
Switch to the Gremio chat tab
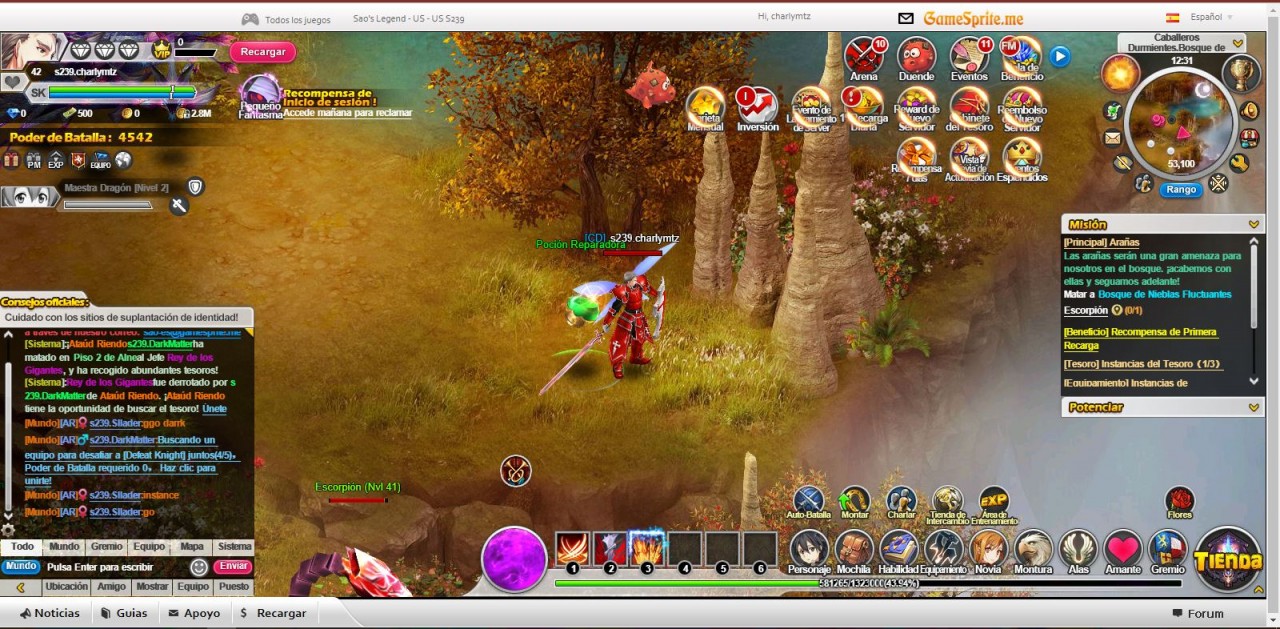pyautogui.click(x=106, y=547)
